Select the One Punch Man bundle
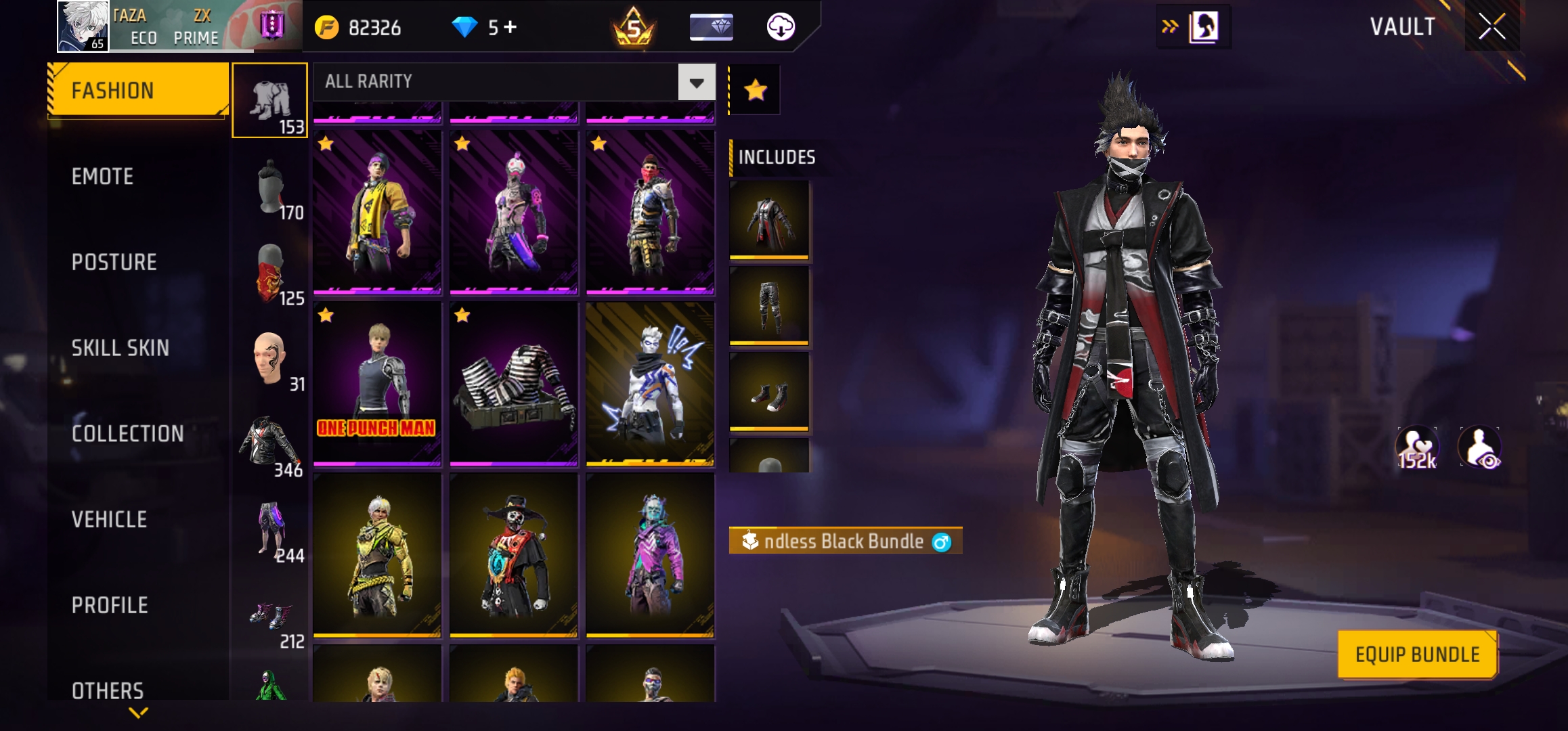 click(x=377, y=384)
